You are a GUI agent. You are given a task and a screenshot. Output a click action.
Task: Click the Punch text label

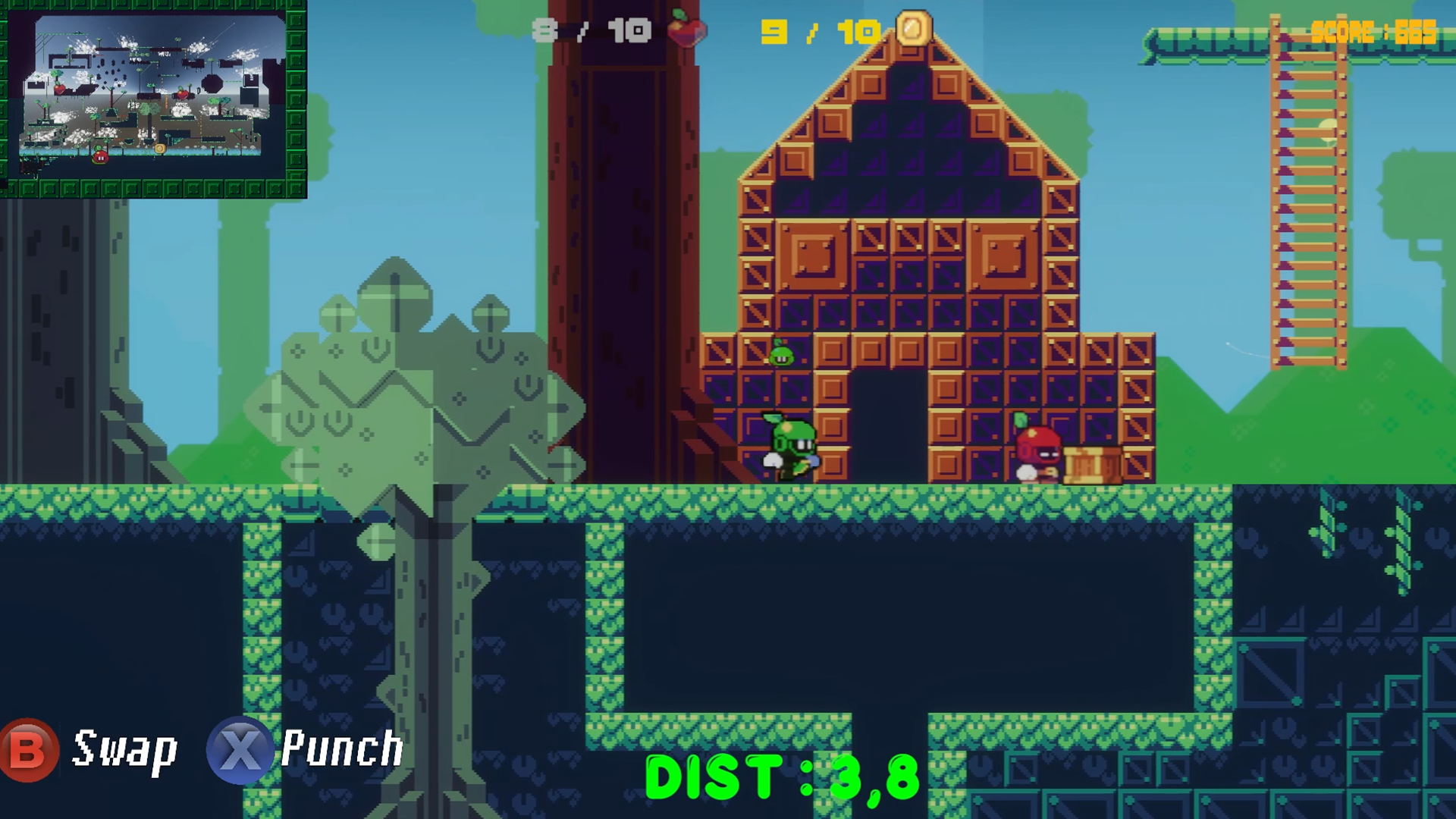pos(341,751)
